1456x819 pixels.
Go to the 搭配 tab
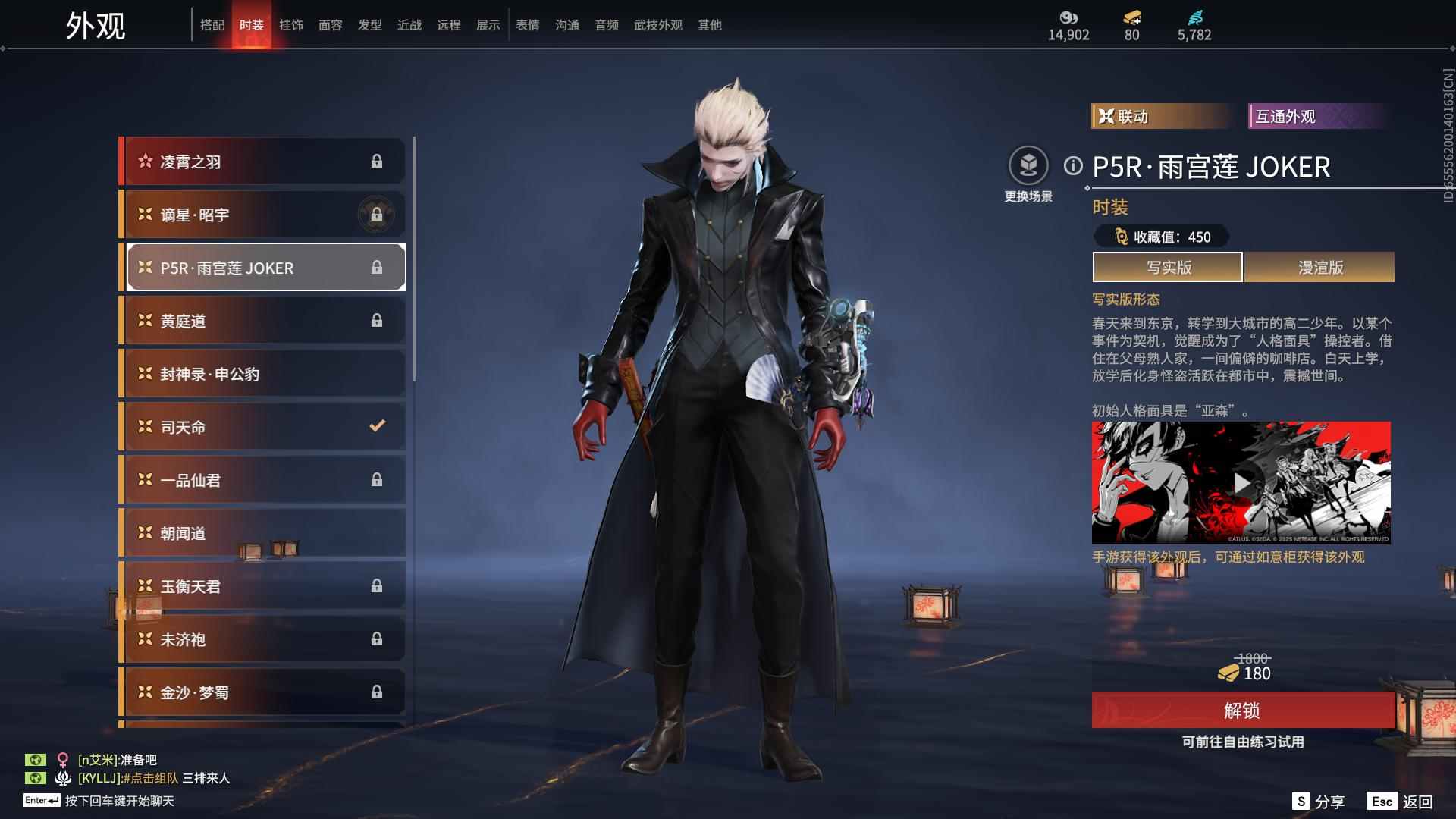[212, 25]
